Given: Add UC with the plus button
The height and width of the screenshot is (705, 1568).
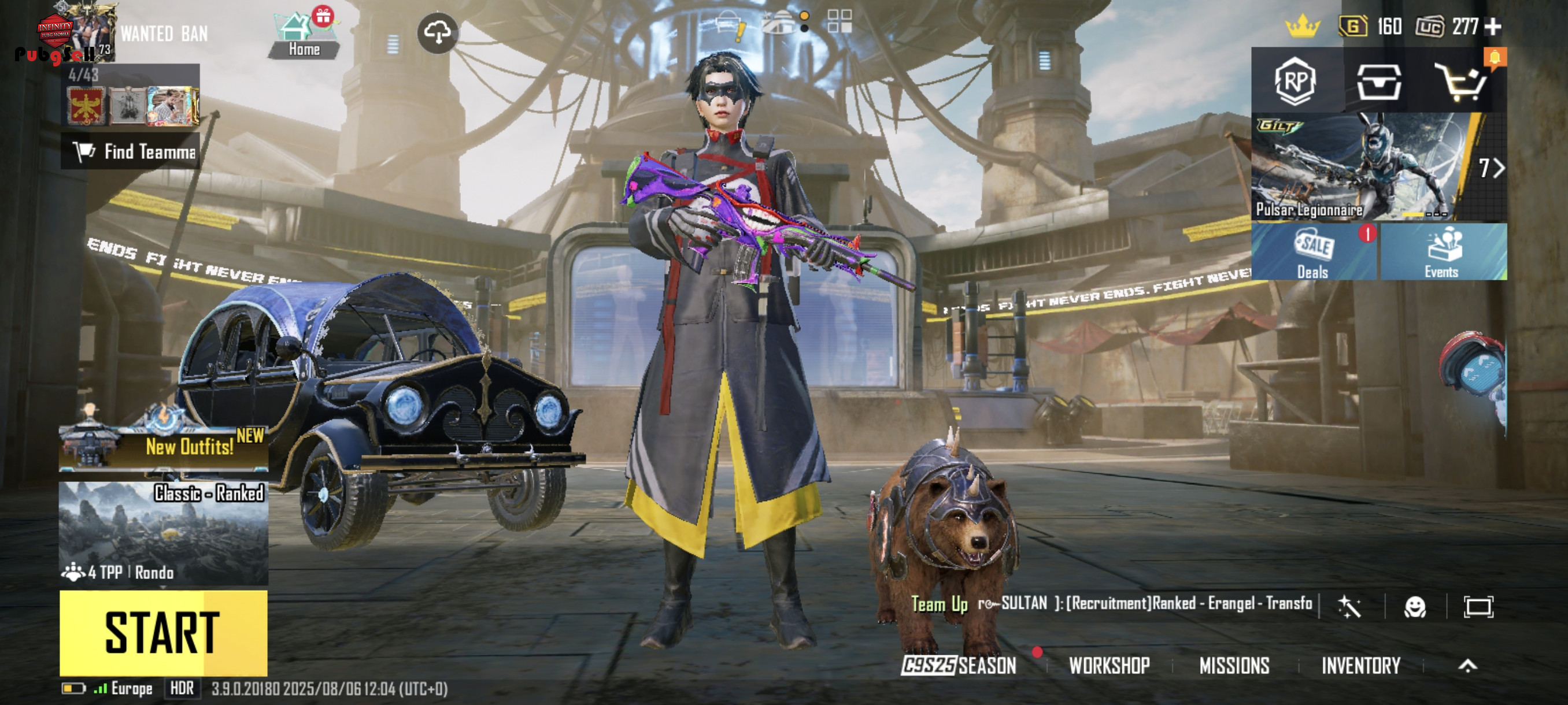Looking at the screenshot, I should 1493,27.
